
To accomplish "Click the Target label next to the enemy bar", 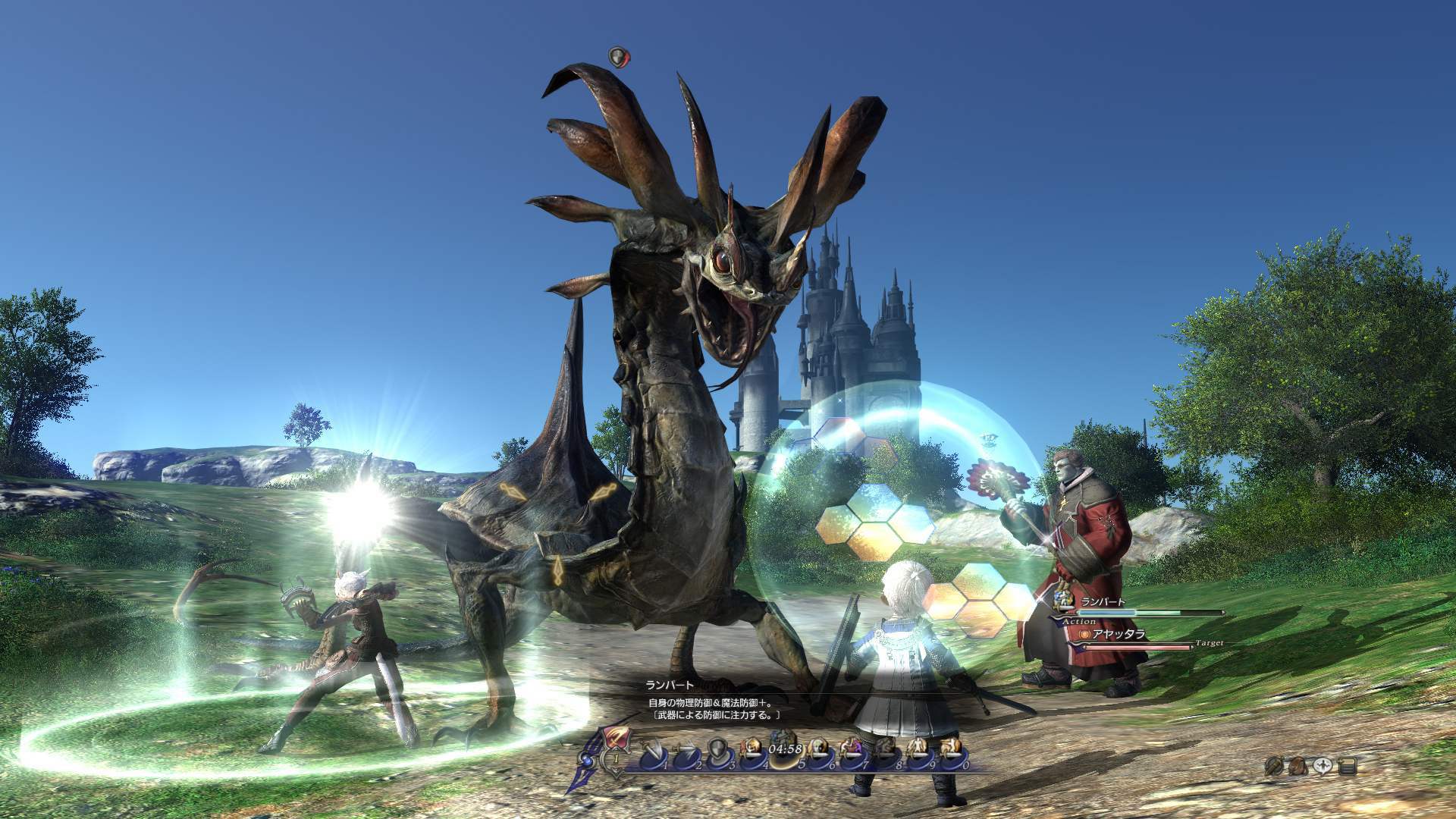I will coord(1210,642).
